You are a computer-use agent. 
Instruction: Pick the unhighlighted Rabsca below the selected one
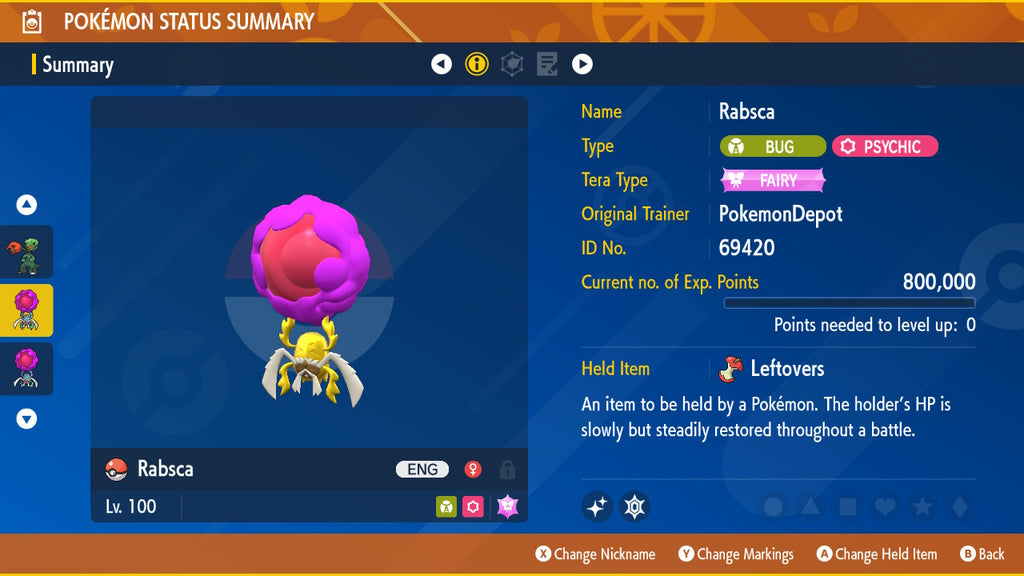pos(27,368)
